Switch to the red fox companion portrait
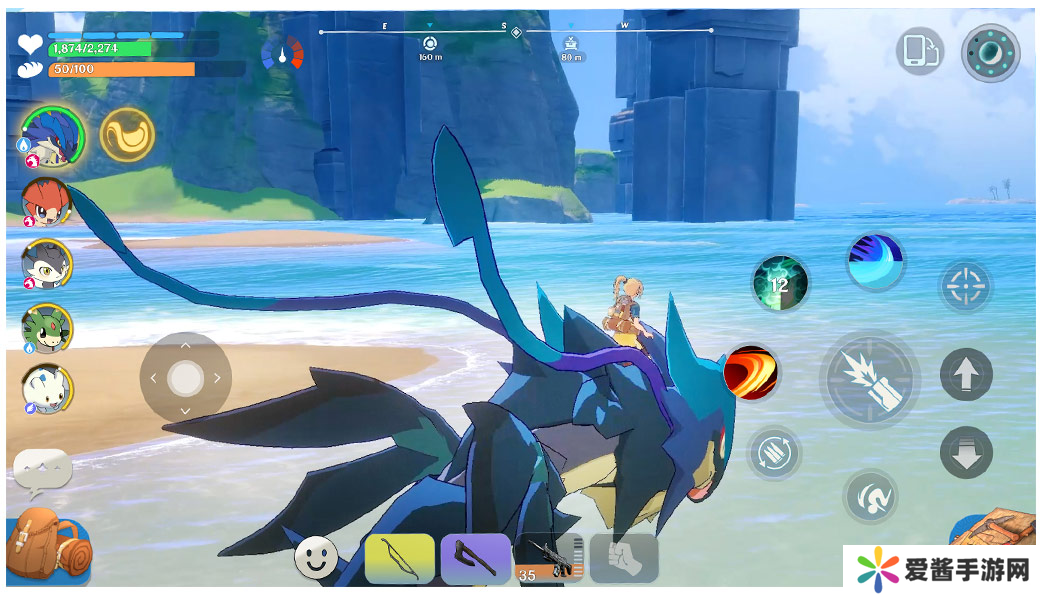 pyautogui.click(x=46, y=201)
